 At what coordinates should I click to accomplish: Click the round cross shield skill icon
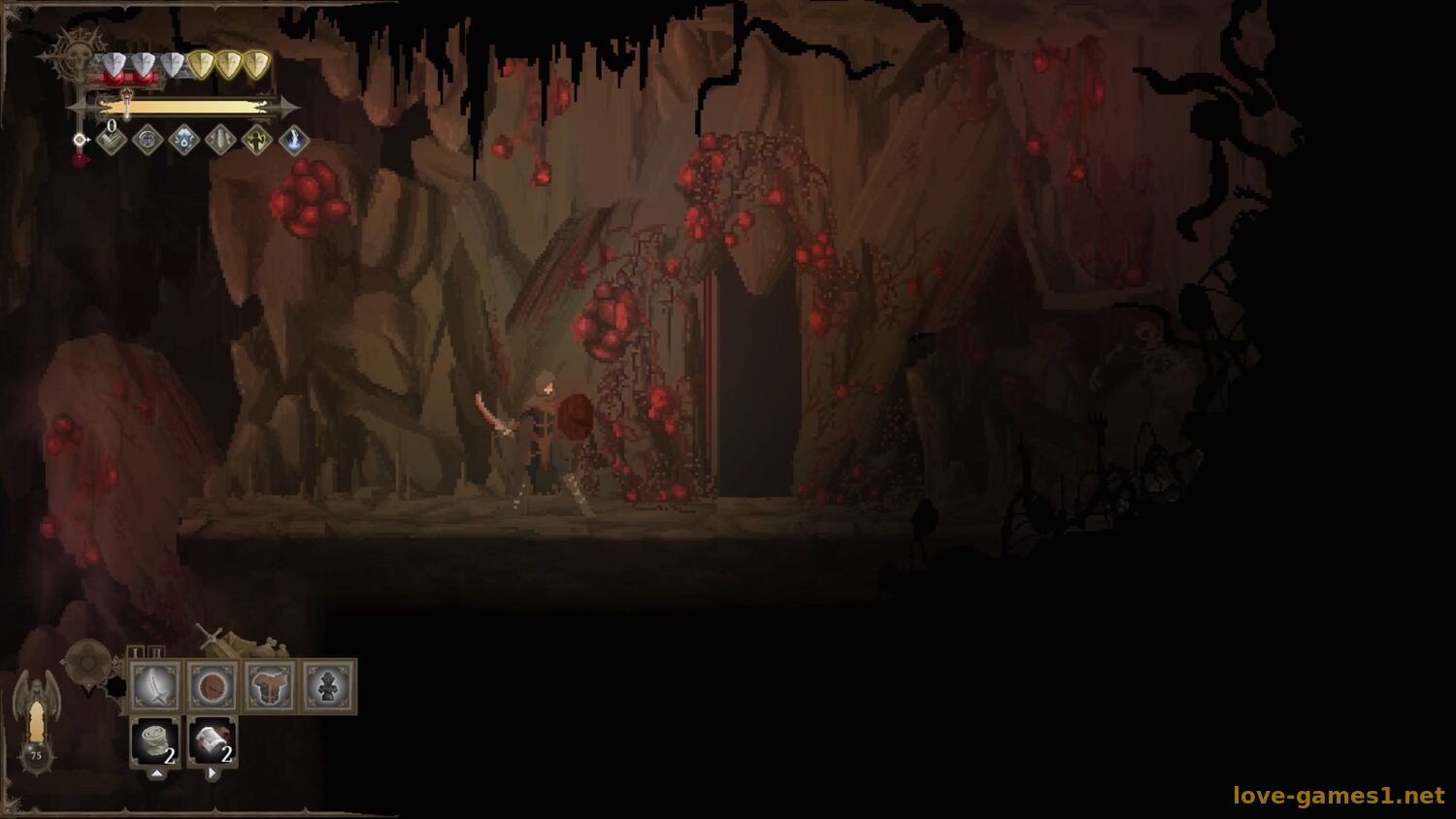(148, 141)
